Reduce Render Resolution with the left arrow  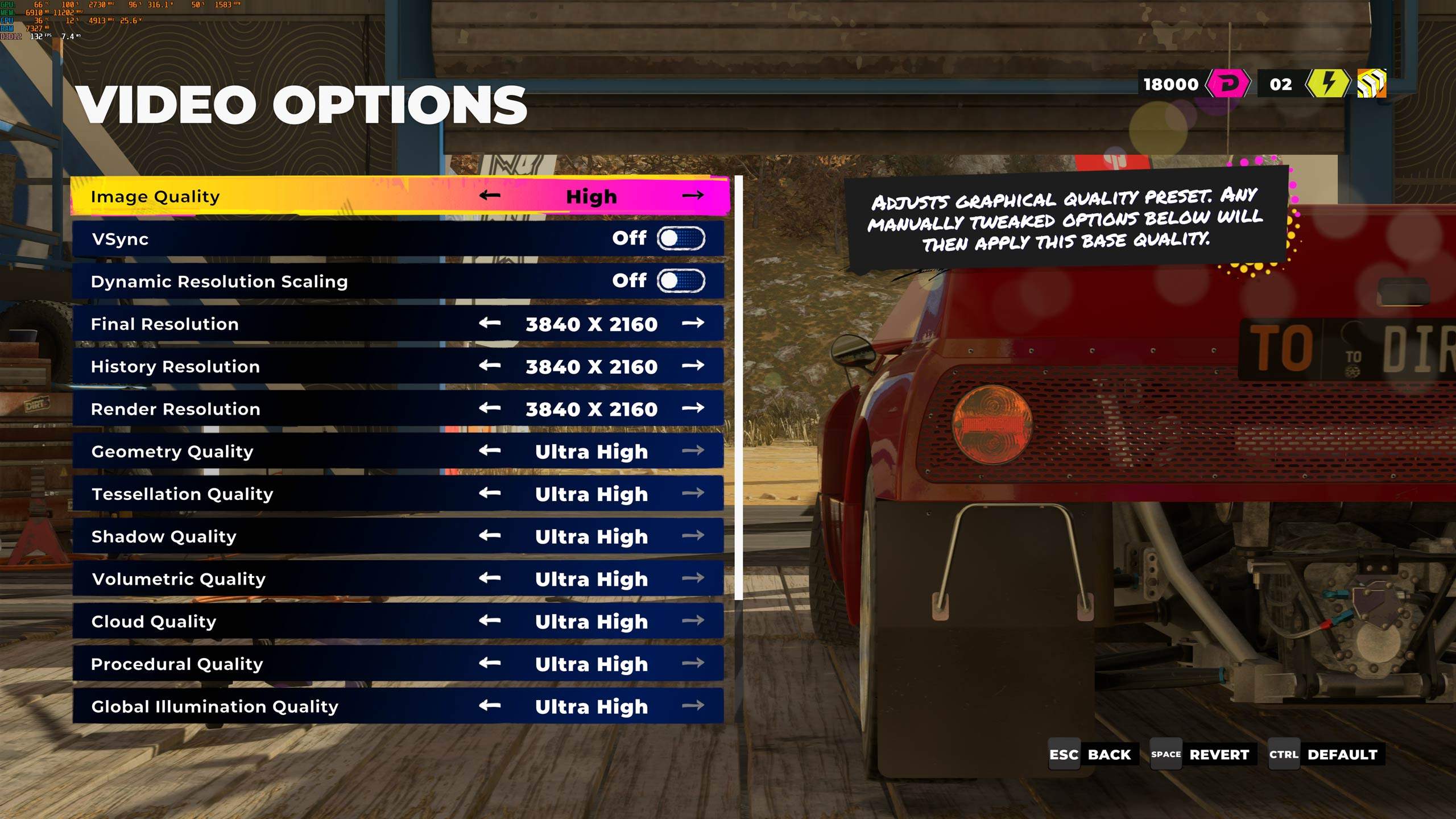(489, 408)
